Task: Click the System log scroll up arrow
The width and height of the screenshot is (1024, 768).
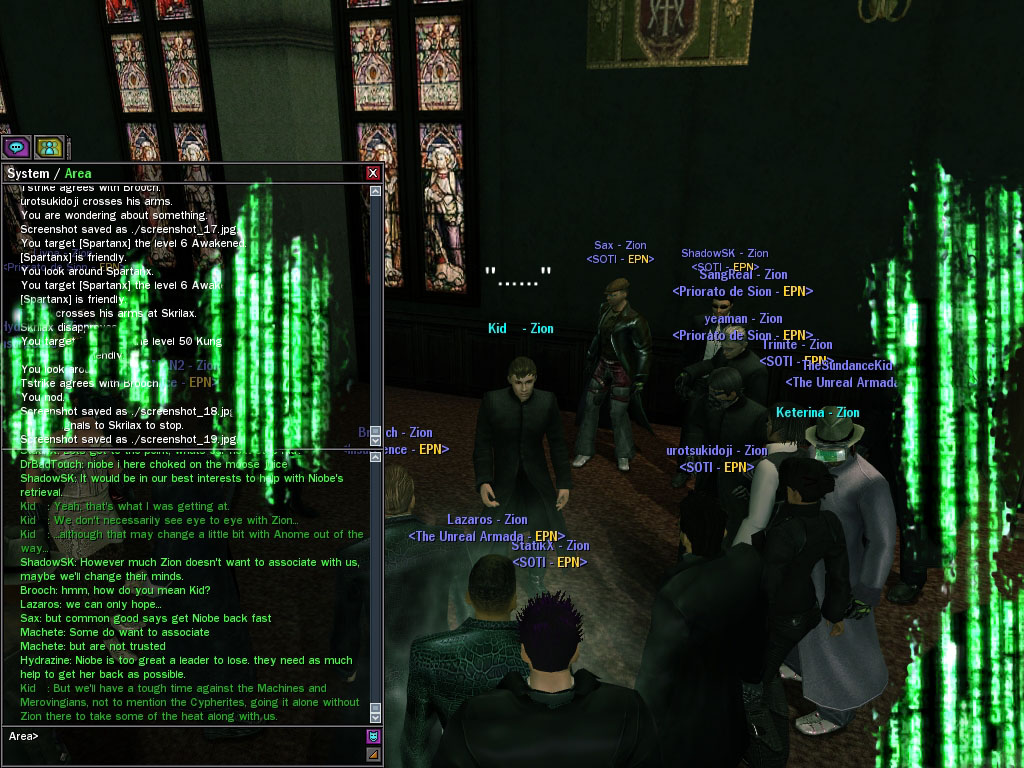Action: click(x=376, y=189)
